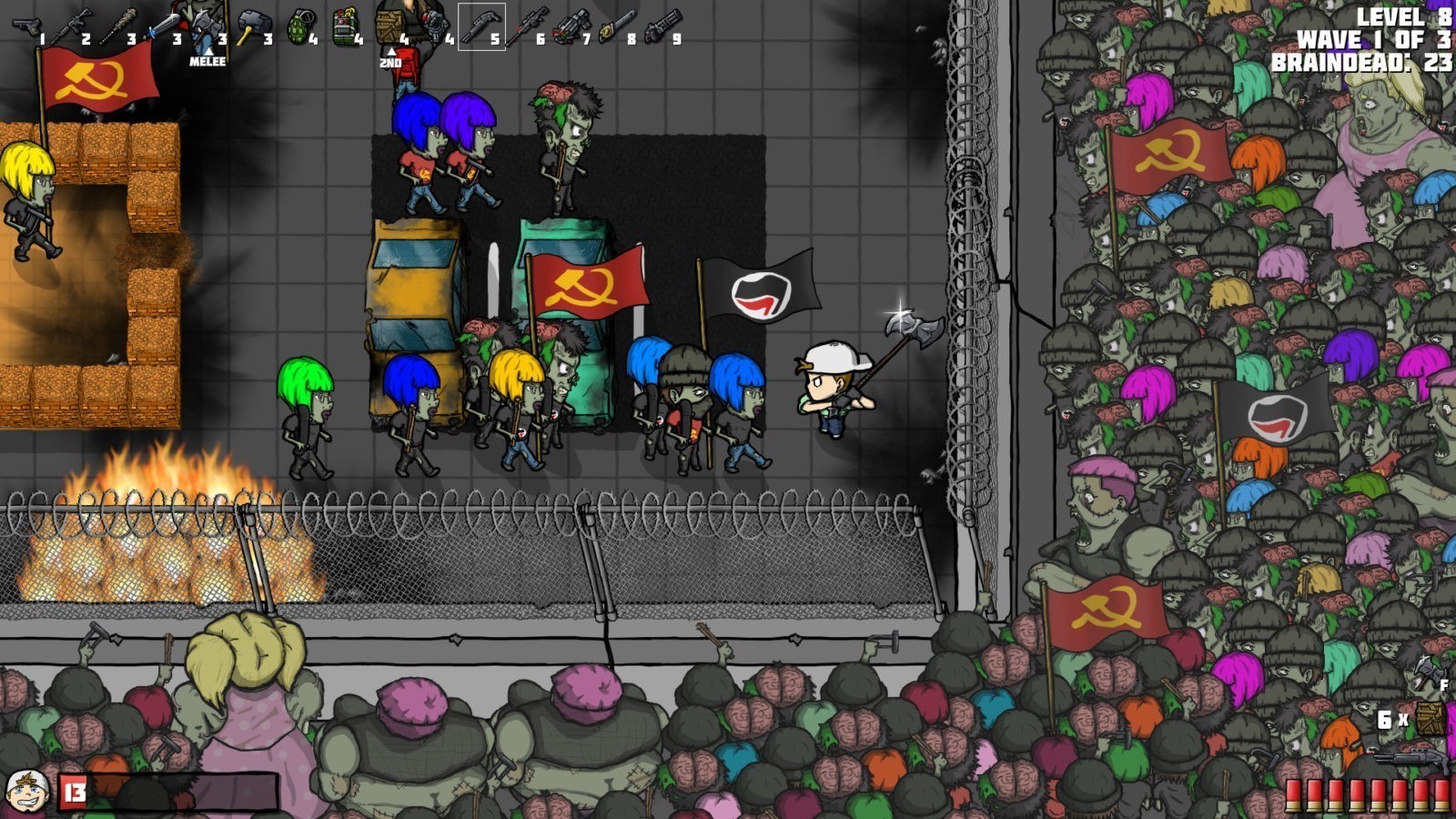Pick the battle axe marked MELEE

pos(206,27)
